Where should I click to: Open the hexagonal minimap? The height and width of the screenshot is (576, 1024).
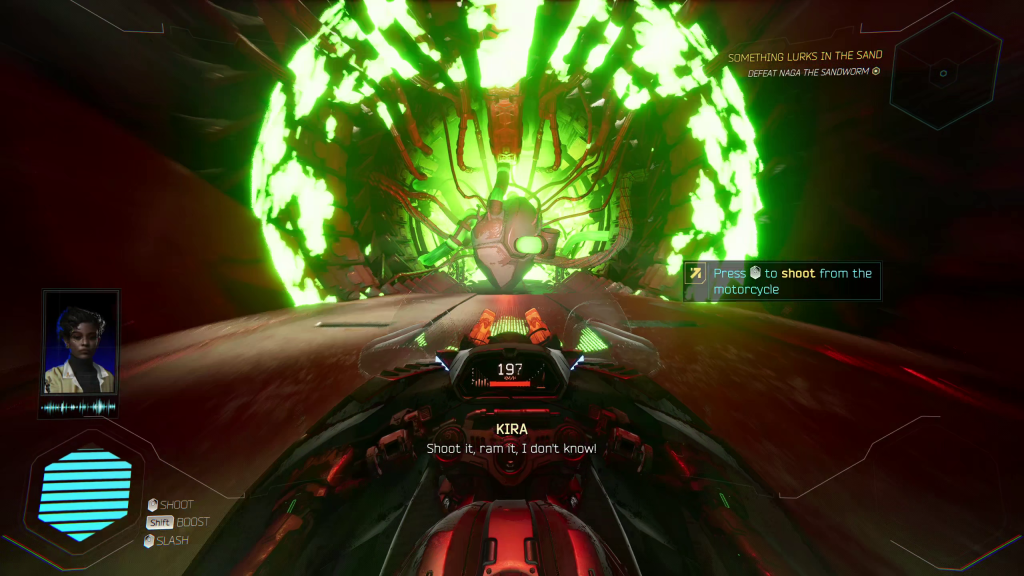[x=943, y=72]
